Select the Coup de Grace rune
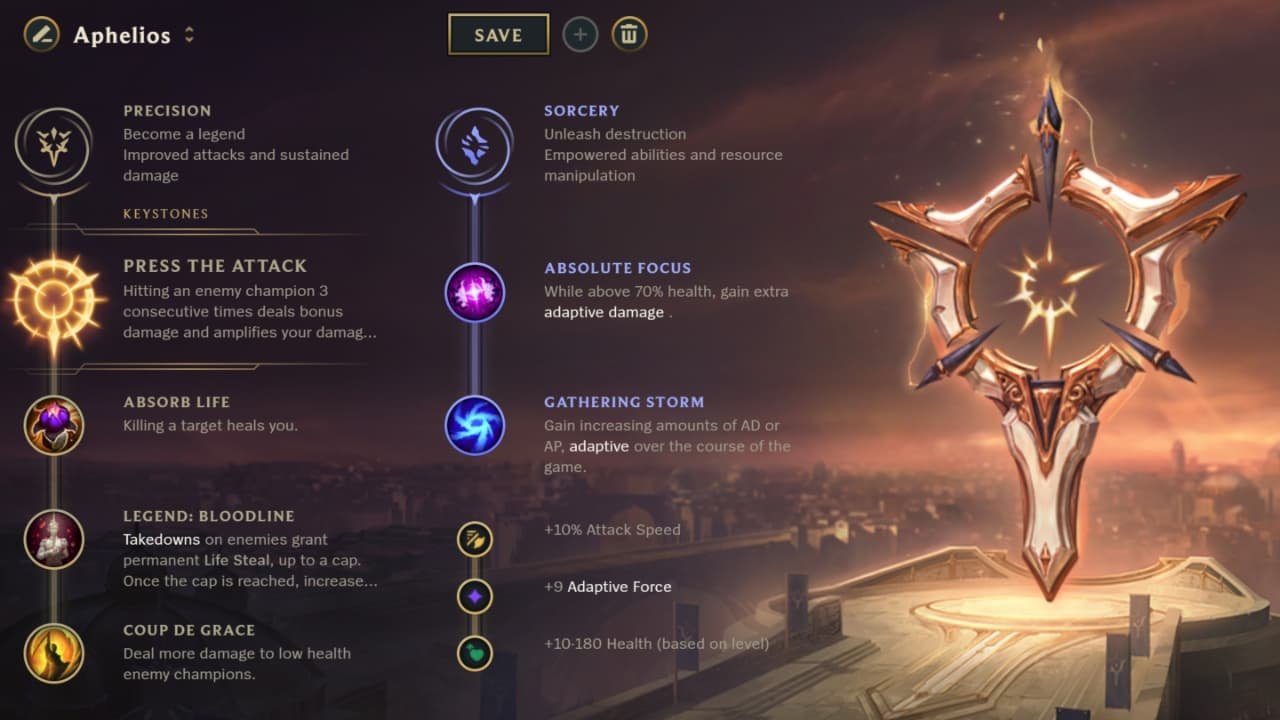The image size is (1280, 720). (x=54, y=653)
